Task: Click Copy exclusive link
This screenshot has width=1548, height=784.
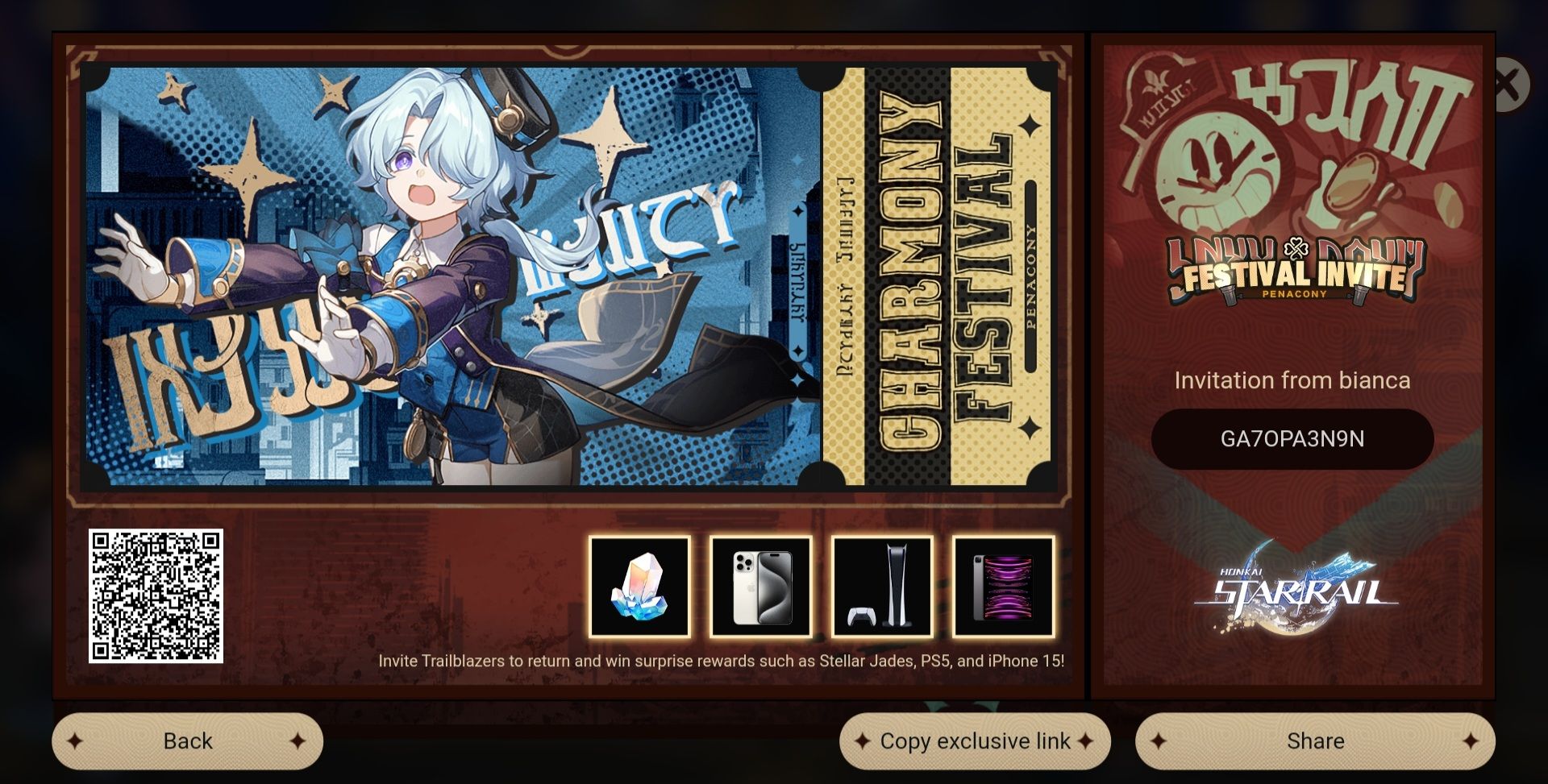Action: coord(975,740)
